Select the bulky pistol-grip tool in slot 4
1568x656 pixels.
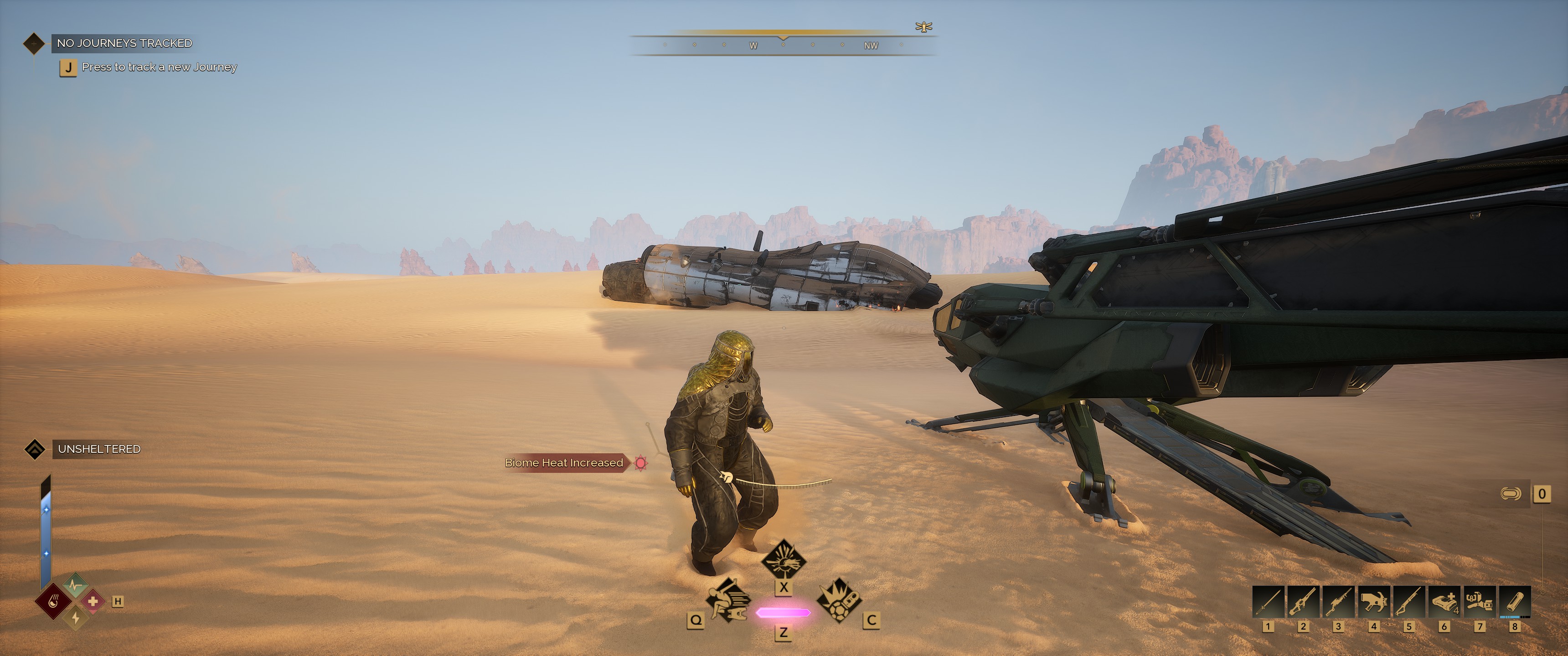1374,602
